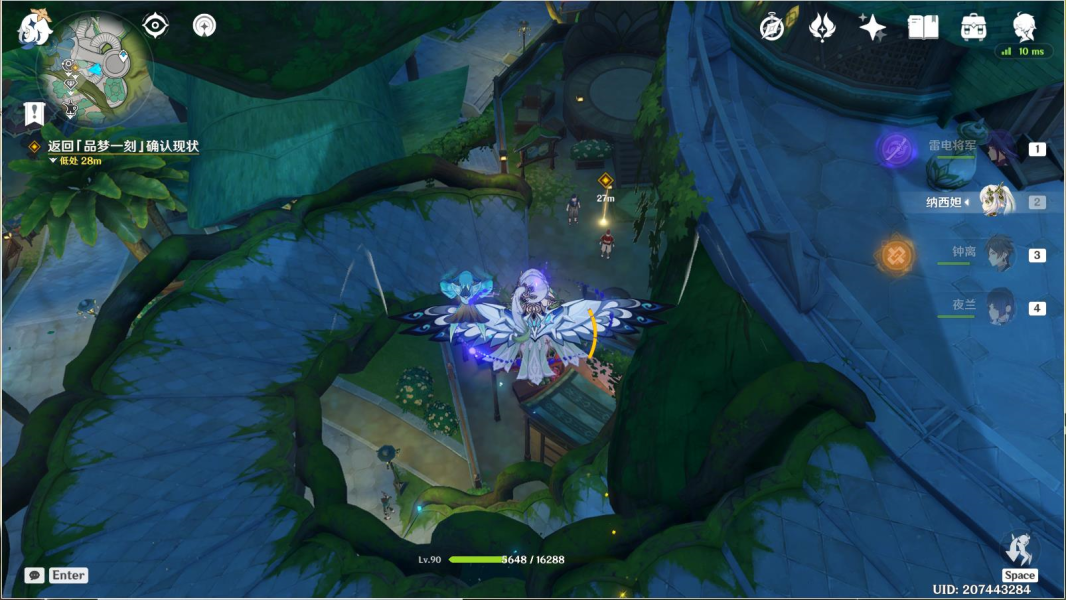
Task: Open the quest banner with exclamation mark
Action: coord(36,112)
